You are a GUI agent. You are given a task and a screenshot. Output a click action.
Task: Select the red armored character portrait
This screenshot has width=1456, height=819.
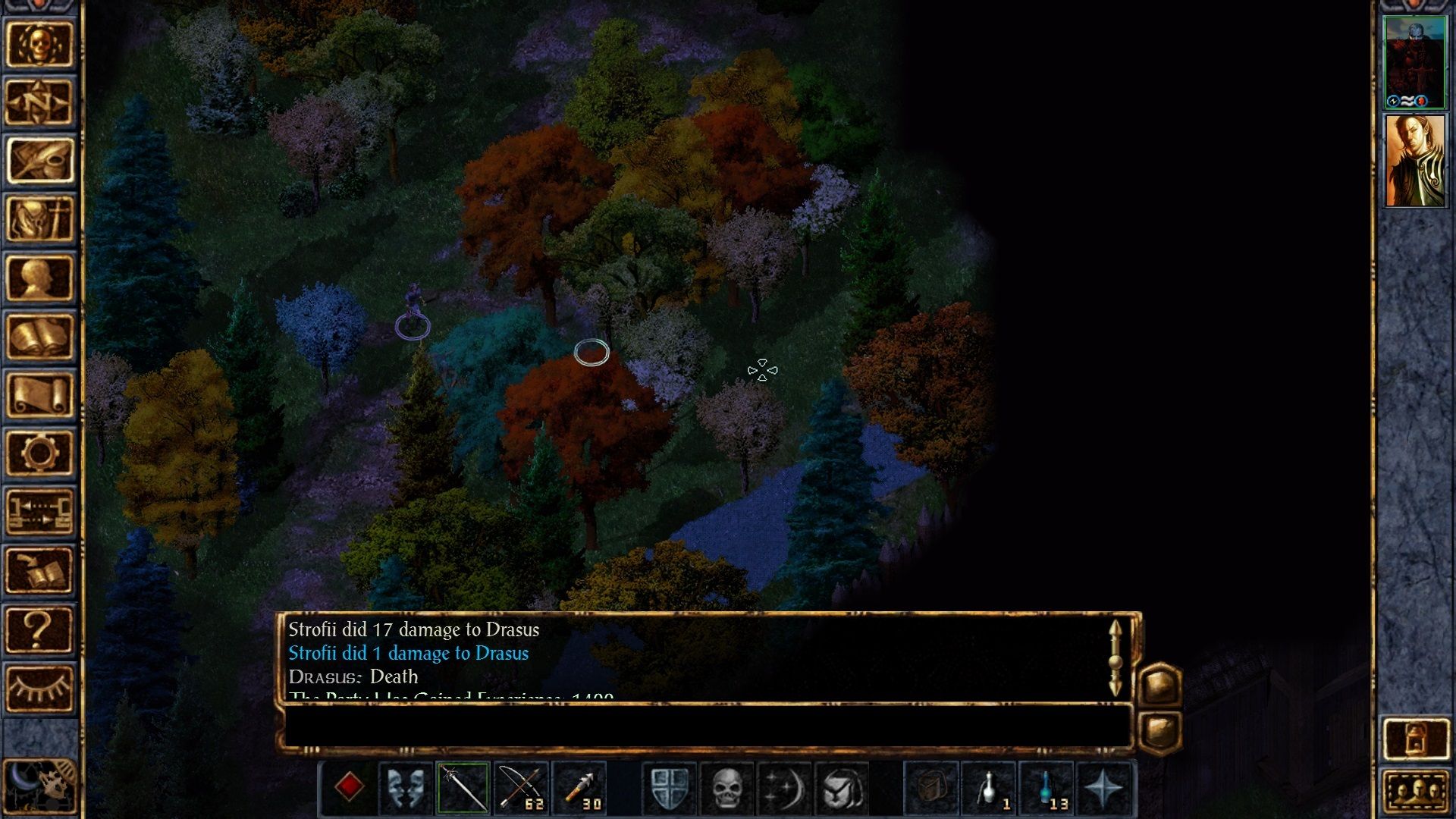[x=1415, y=62]
